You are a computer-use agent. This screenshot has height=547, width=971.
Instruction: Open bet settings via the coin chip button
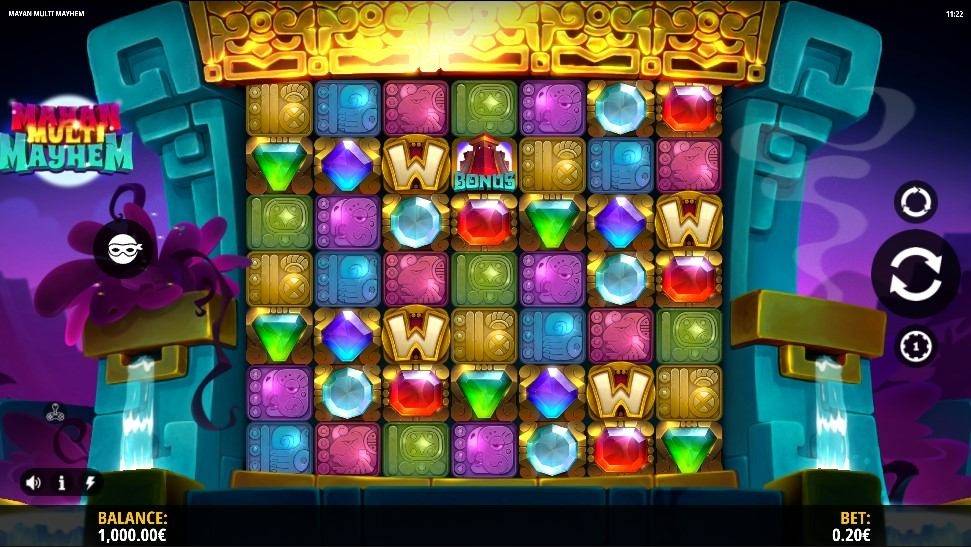[915, 345]
